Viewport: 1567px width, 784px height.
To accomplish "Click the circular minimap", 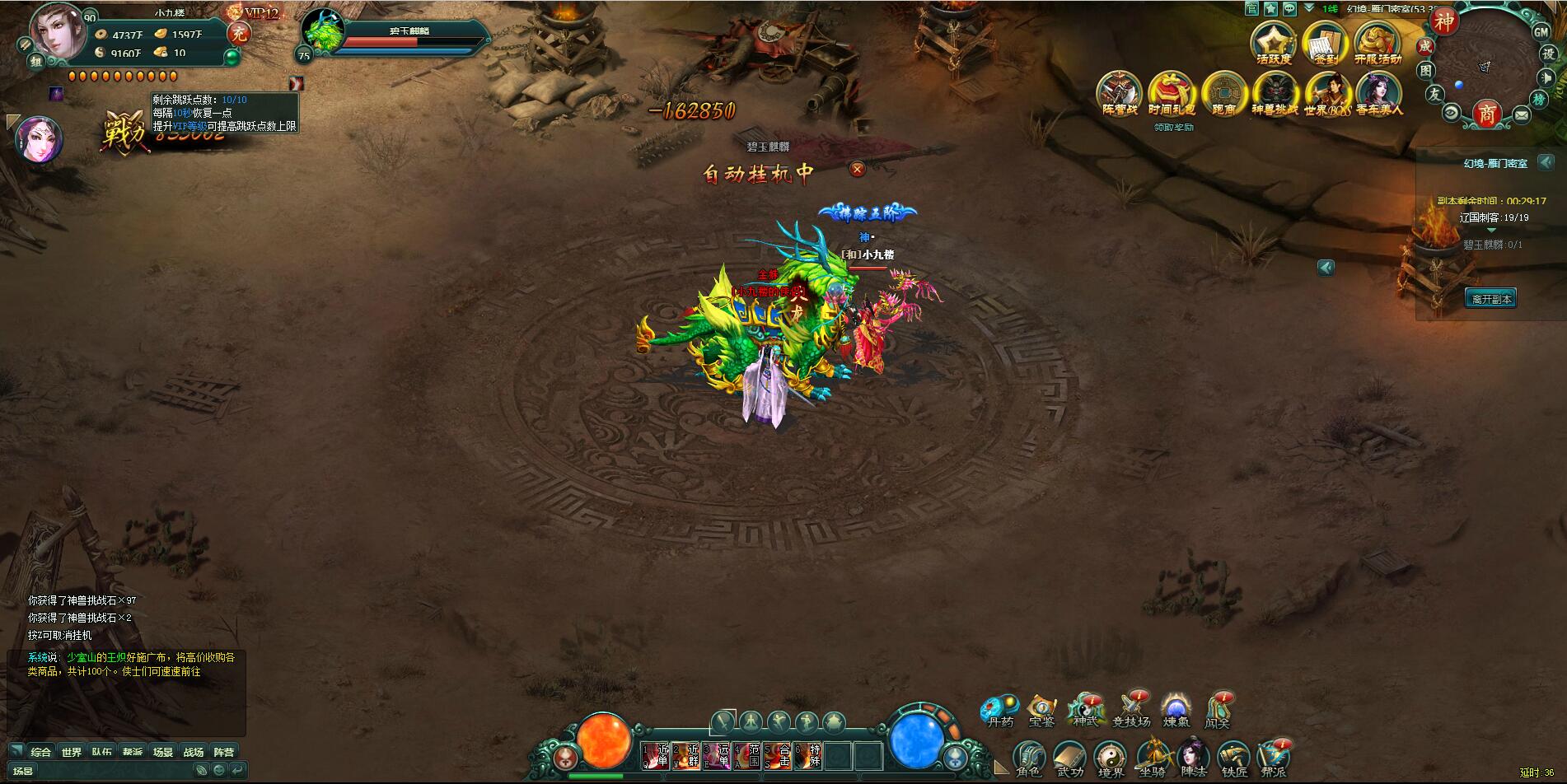I will pyautogui.click(x=1483, y=66).
